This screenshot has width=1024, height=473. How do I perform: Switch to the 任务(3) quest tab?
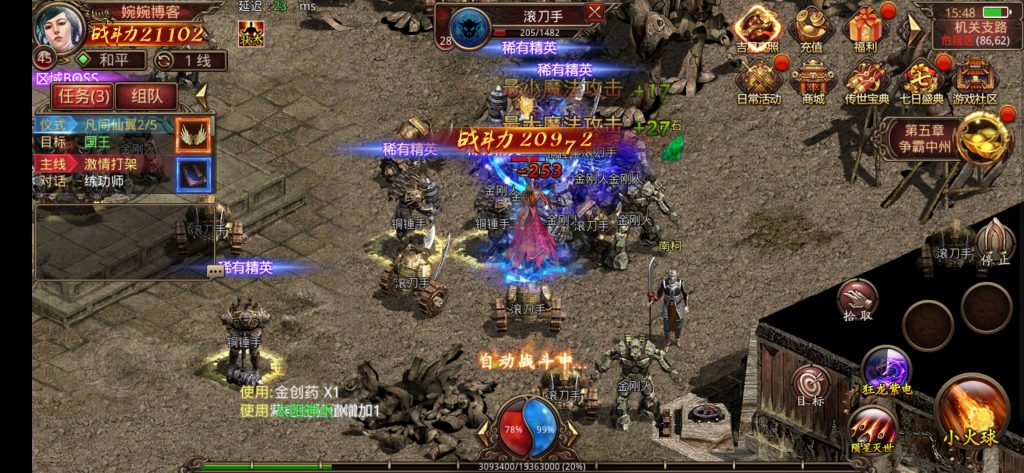pyautogui.click(x=84, y=96)
